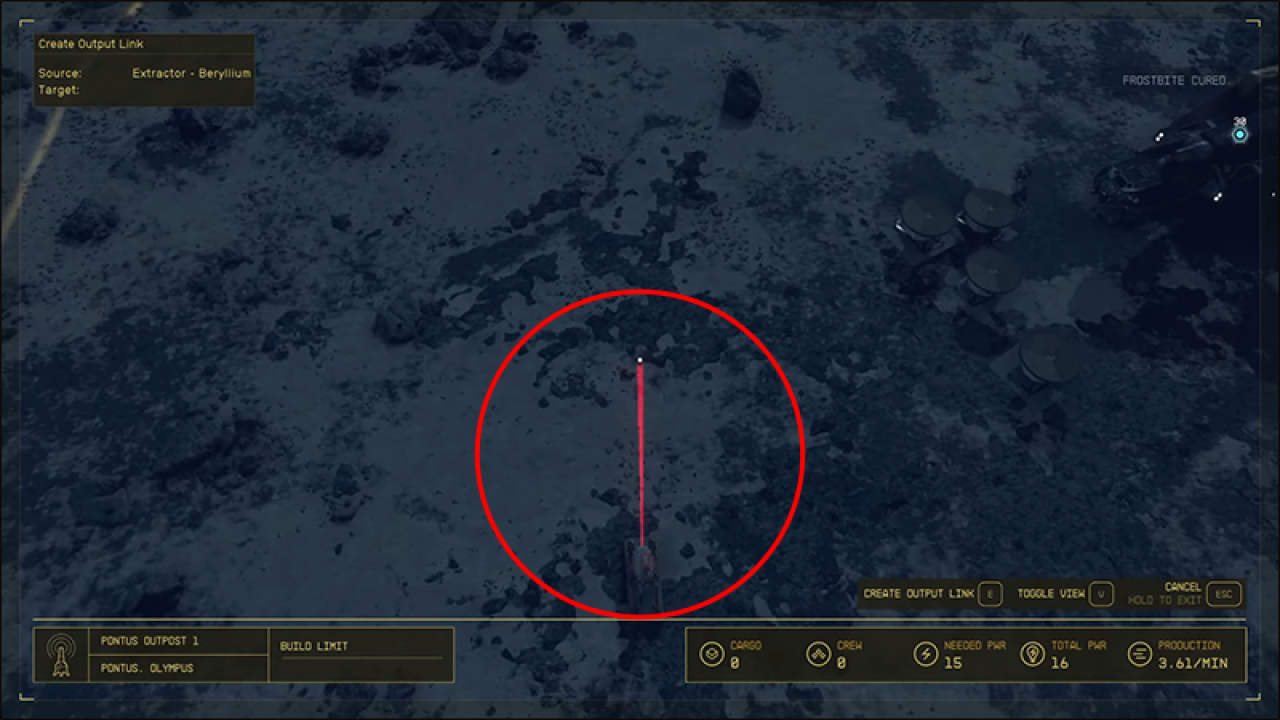Click the outpost beacon antenna icon bottom left
The width and height of the screenshot is (1280, 720).
tap(62, 654)
